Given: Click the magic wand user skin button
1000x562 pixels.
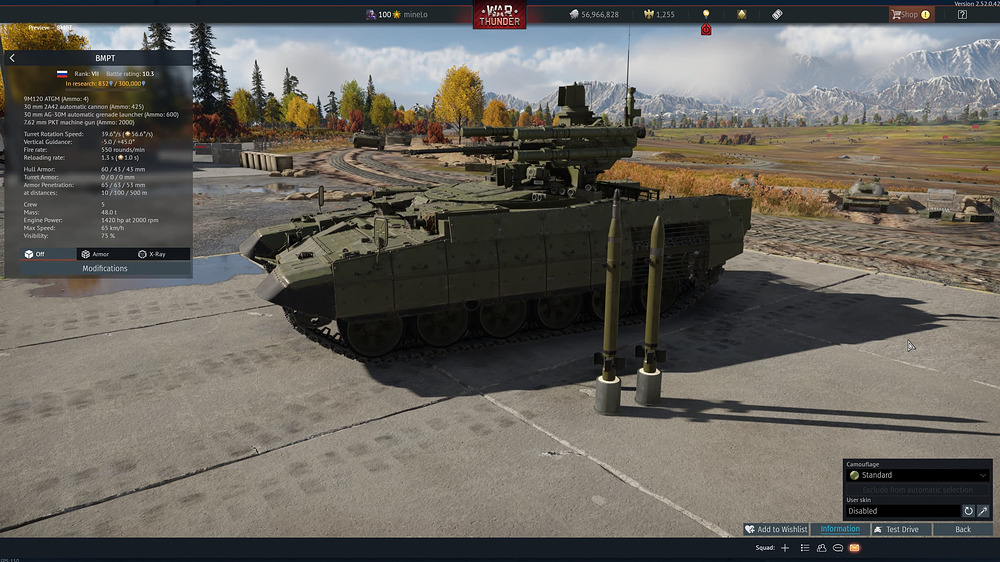Looking at the screenshot, I should (x=983, y=511).
